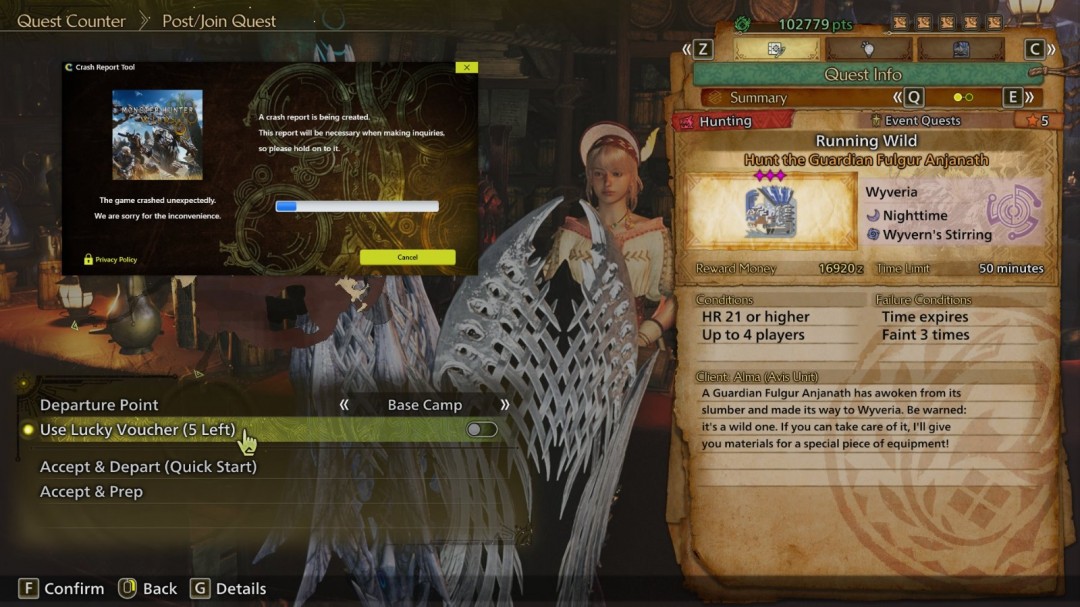Open the monster icon tab
1080x607 pixels.
[x=960, y=49]
